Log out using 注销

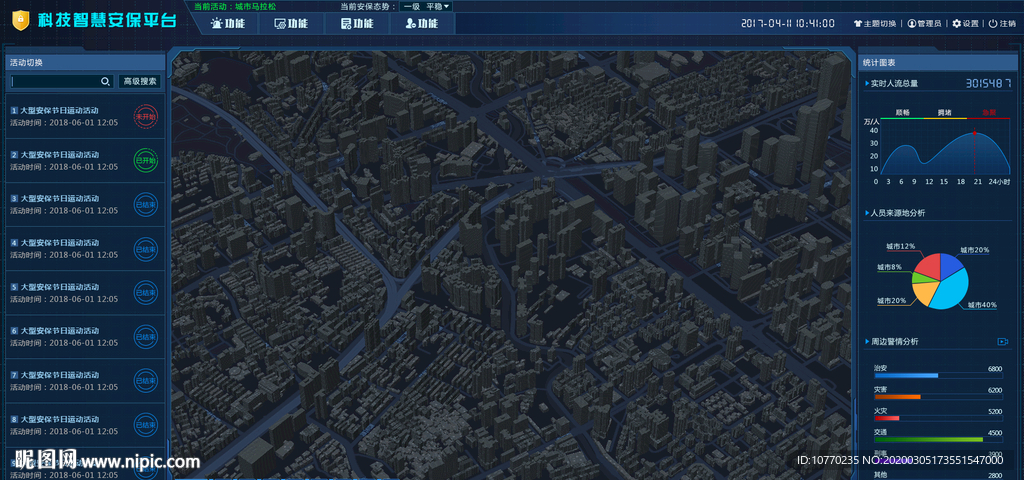(x=1001, y=23)
